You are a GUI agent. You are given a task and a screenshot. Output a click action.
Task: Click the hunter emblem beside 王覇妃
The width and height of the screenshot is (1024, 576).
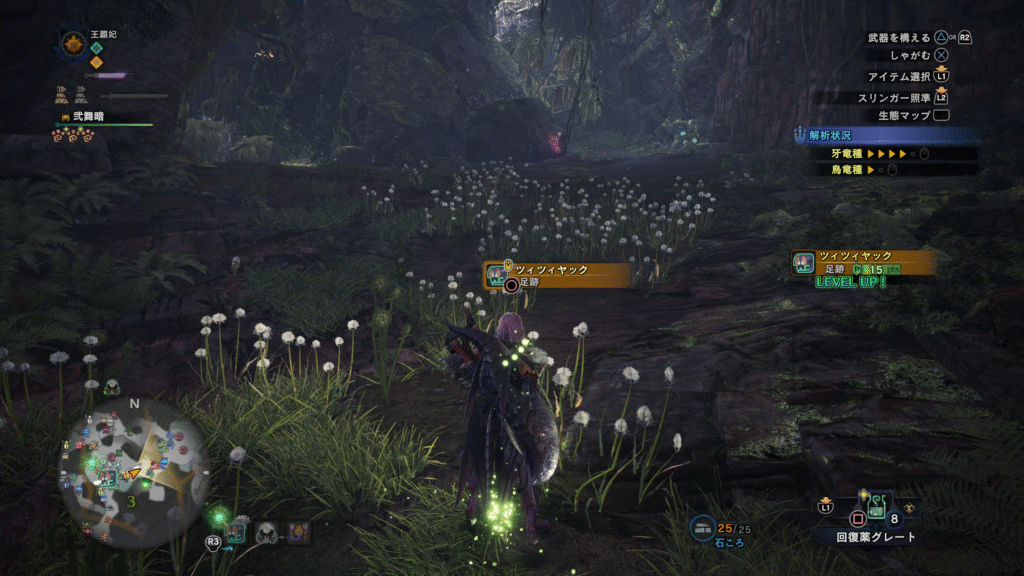coord(73,43)
